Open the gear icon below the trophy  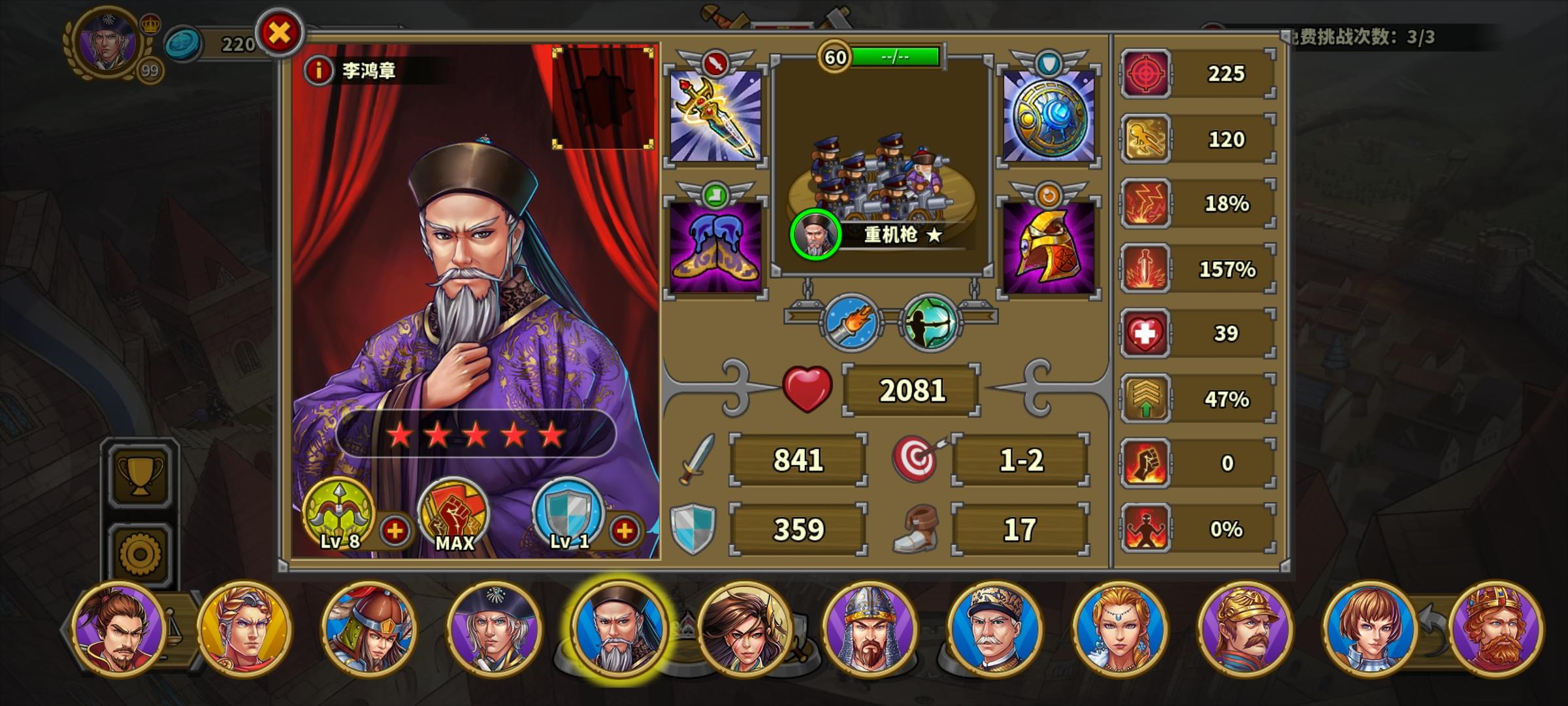pyautogui.click(x=140, y=551)
